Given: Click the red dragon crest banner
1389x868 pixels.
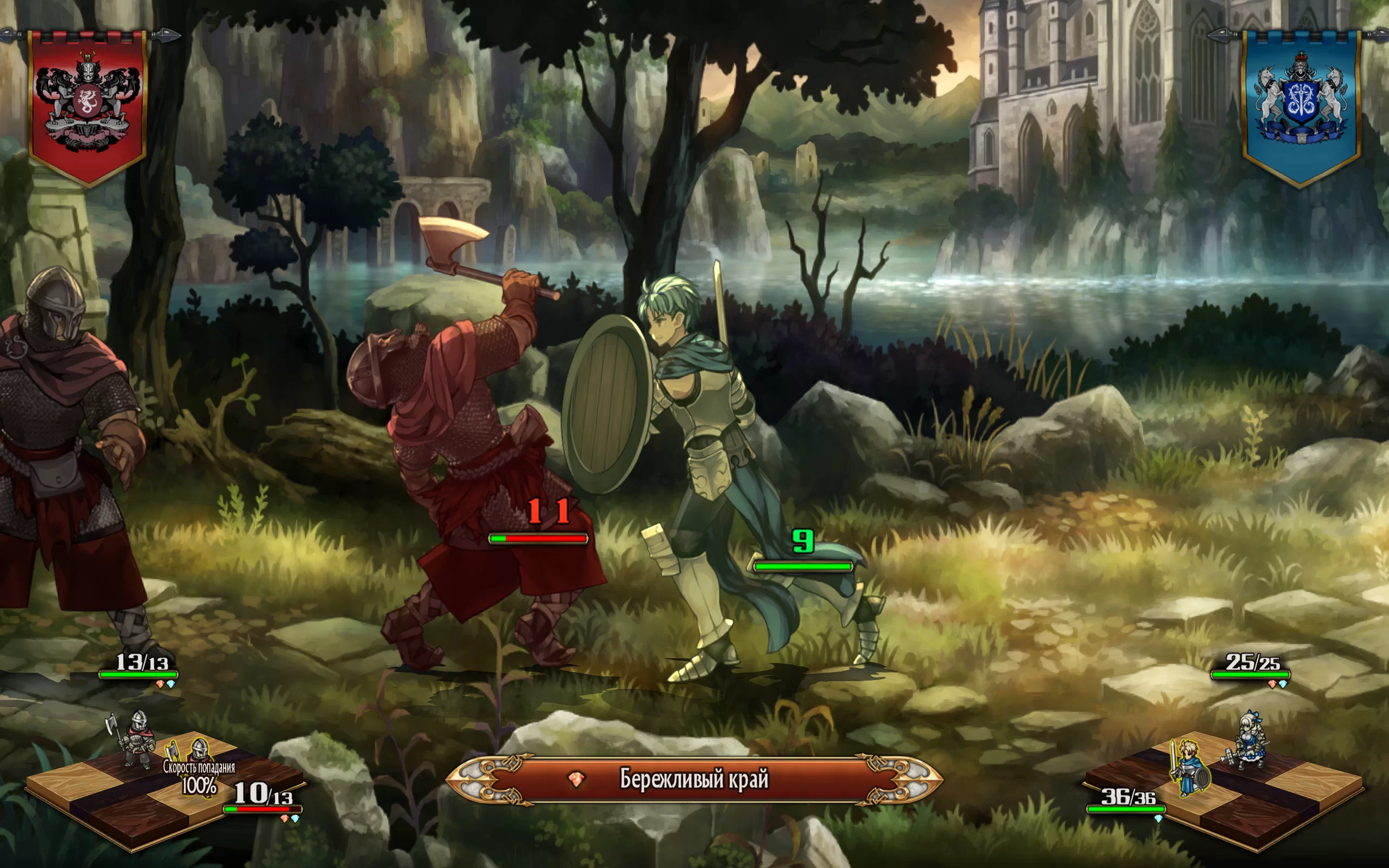Looking at the screenshot, I should pos(87,106).
